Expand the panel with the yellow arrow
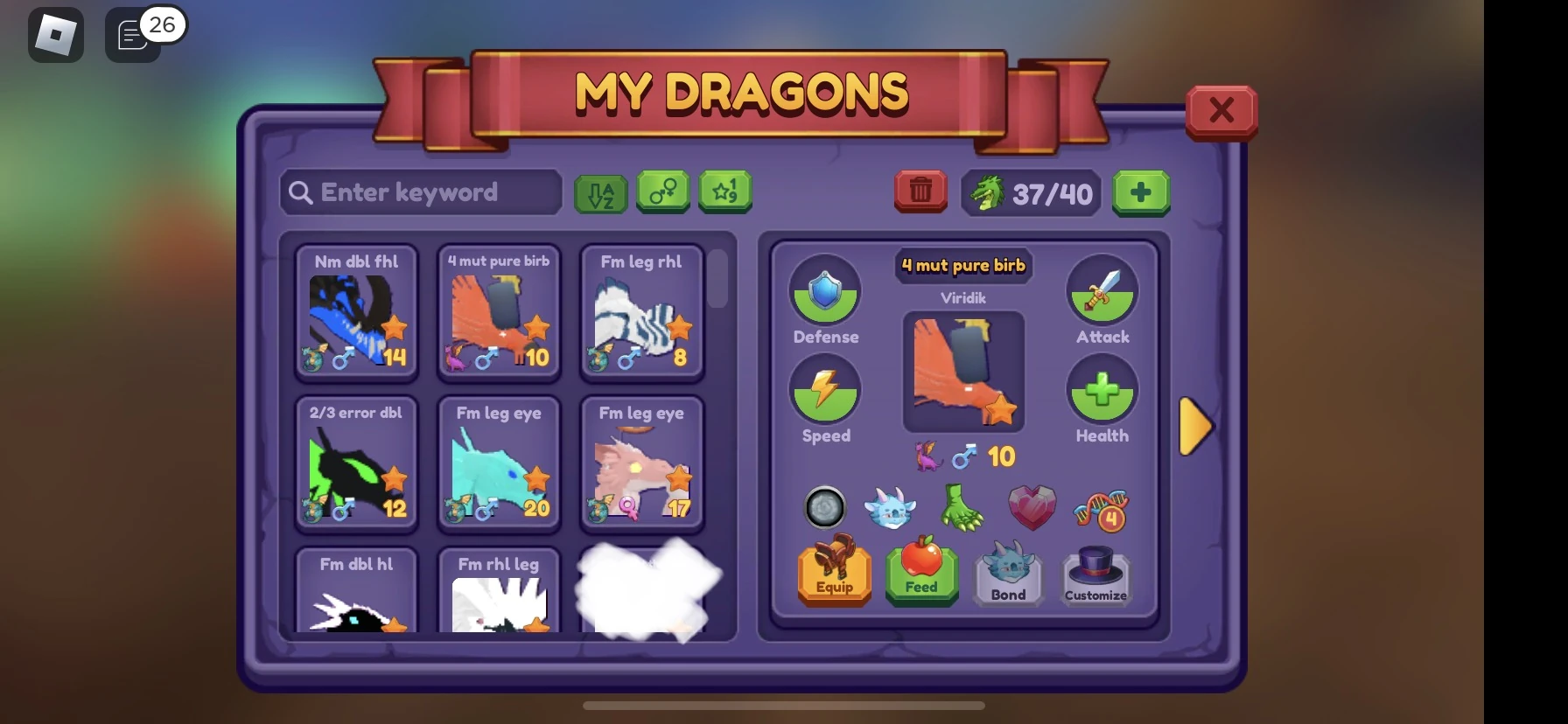Viewport: 1568px width, 724px height. [1196, 426]
